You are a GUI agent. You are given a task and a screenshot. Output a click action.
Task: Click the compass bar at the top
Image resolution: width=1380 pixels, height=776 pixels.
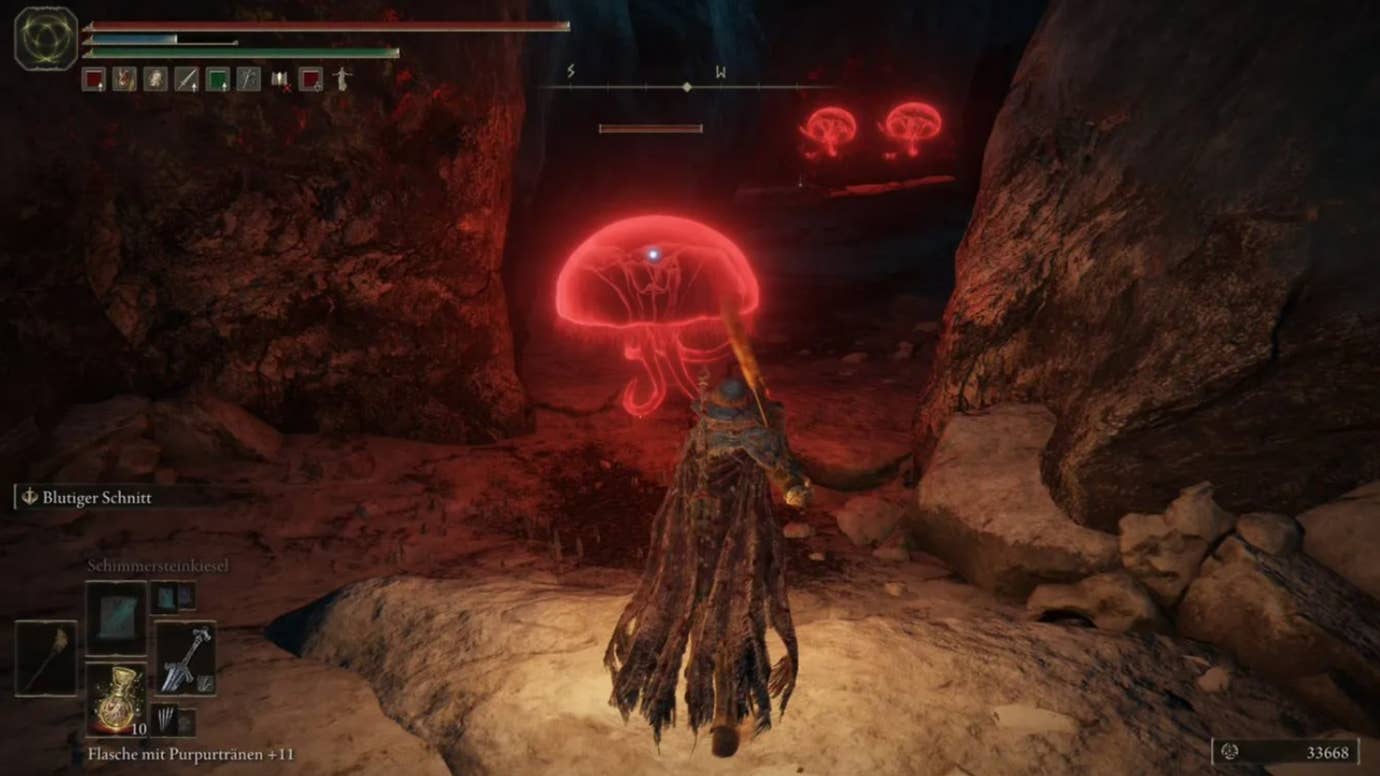[686, 87]
